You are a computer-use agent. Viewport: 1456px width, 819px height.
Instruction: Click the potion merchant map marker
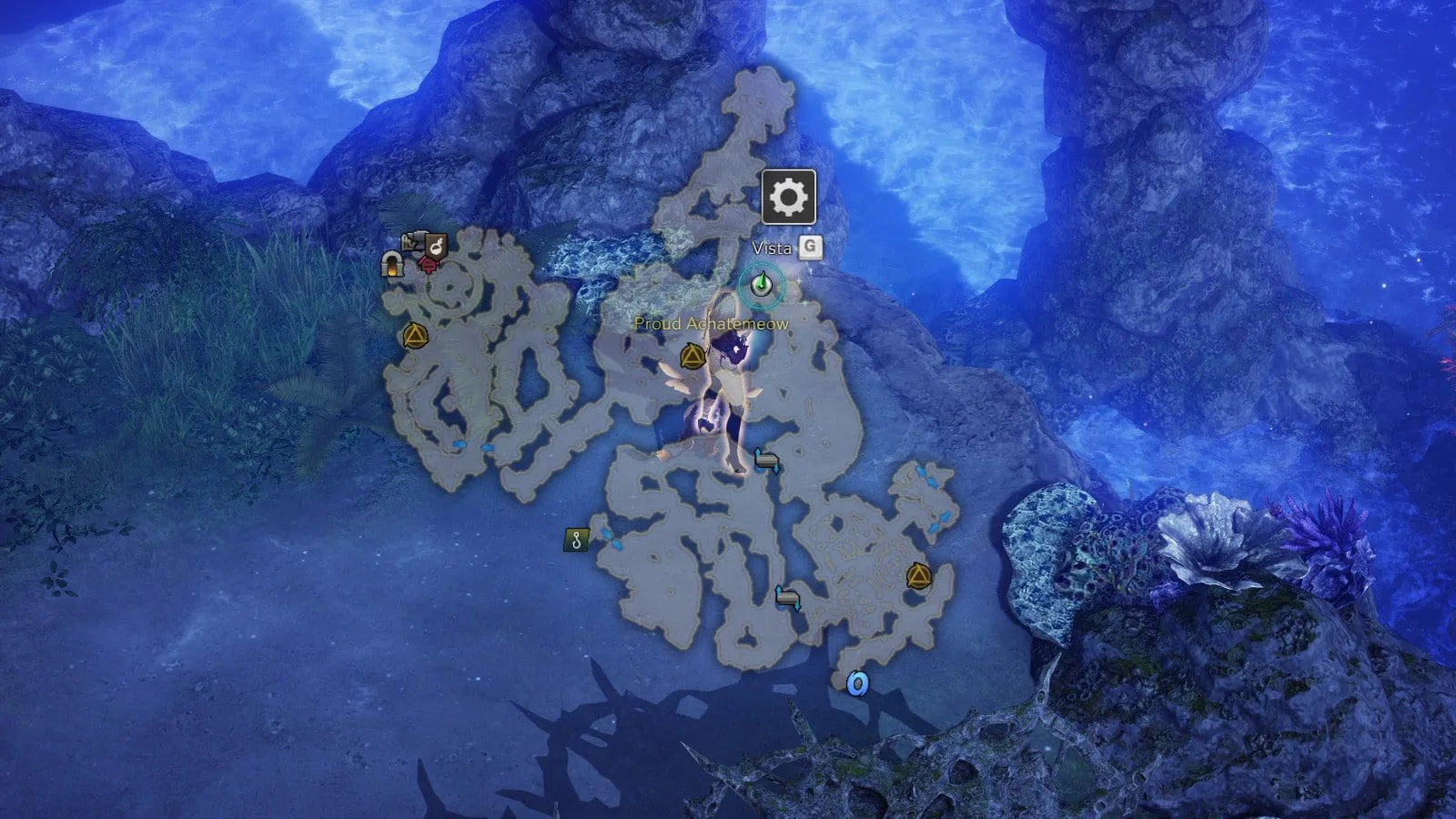[436, 246]
